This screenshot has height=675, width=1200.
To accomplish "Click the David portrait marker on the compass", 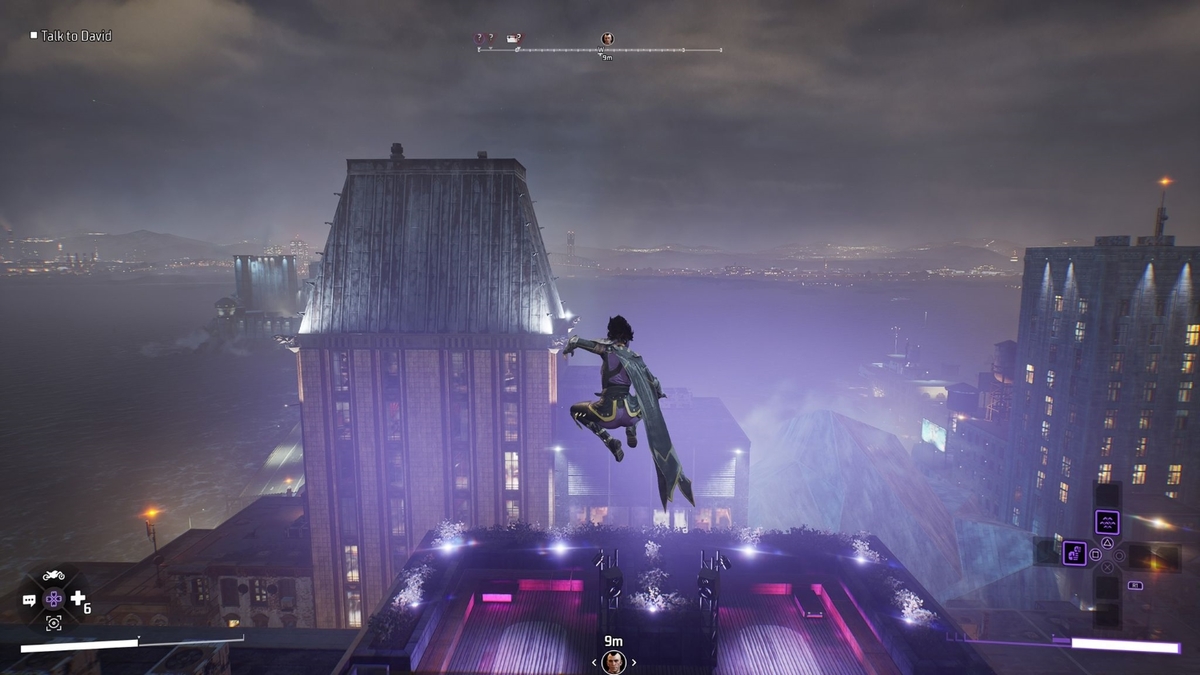I will [607, 39].
